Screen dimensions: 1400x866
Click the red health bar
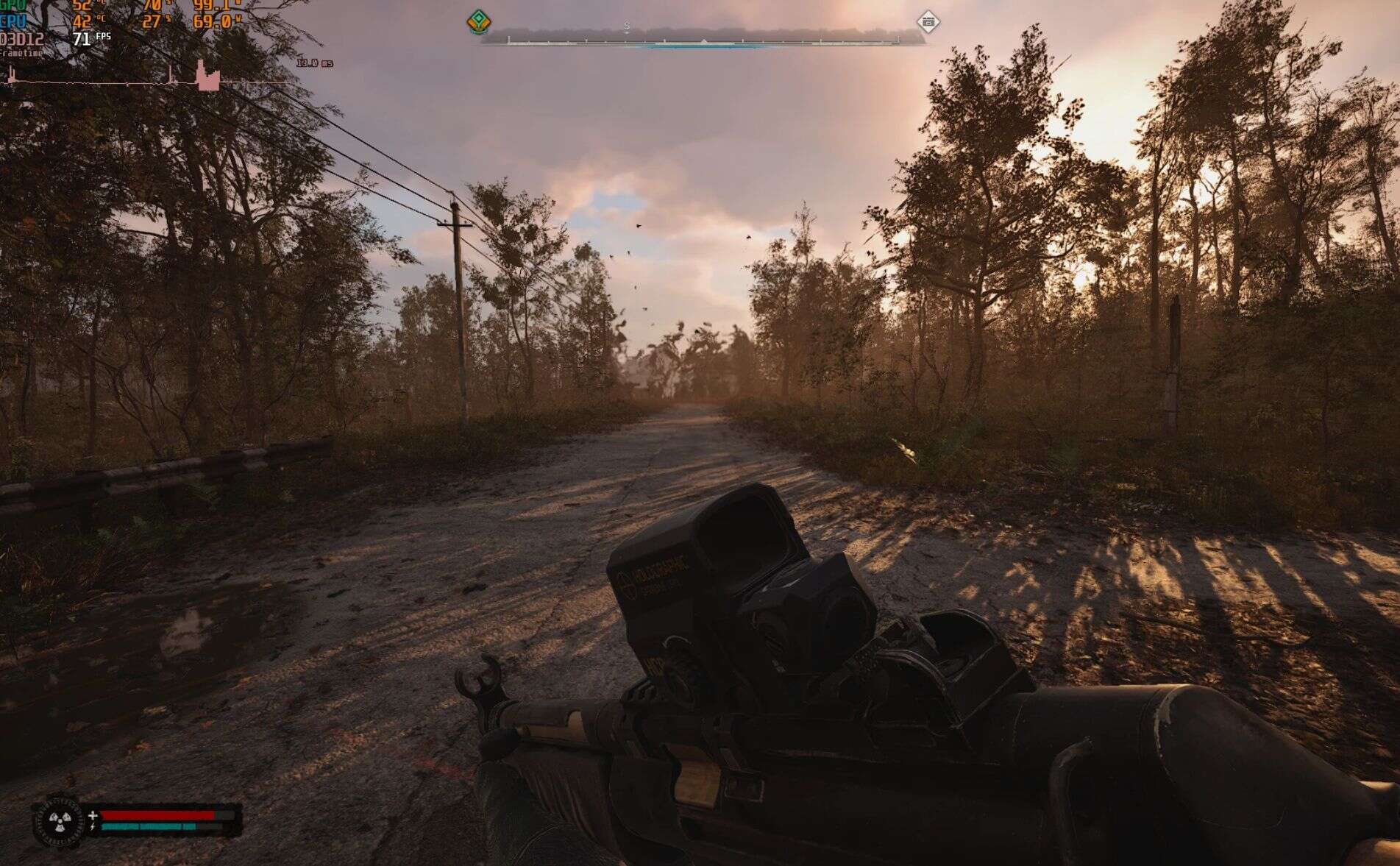click(x=158, y=814)
